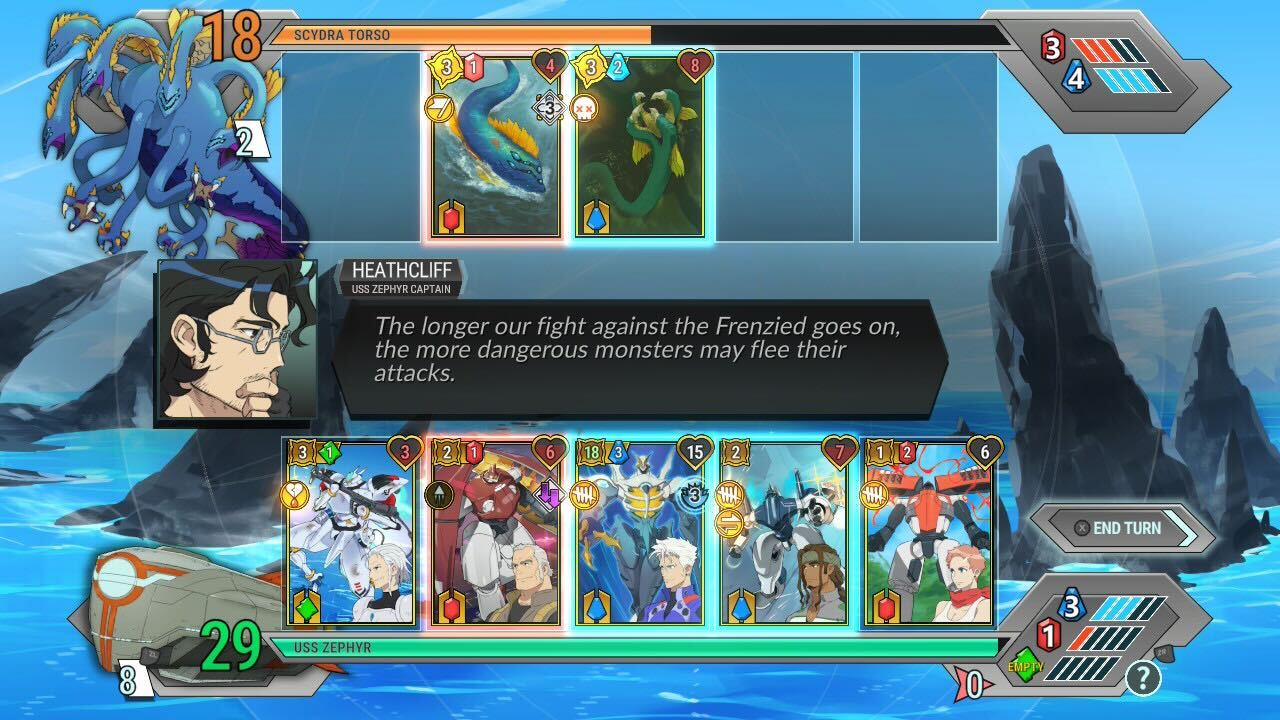Click the ZR button prompt icon
This screenshot has width=1280, height=720.
point(1162,654)
